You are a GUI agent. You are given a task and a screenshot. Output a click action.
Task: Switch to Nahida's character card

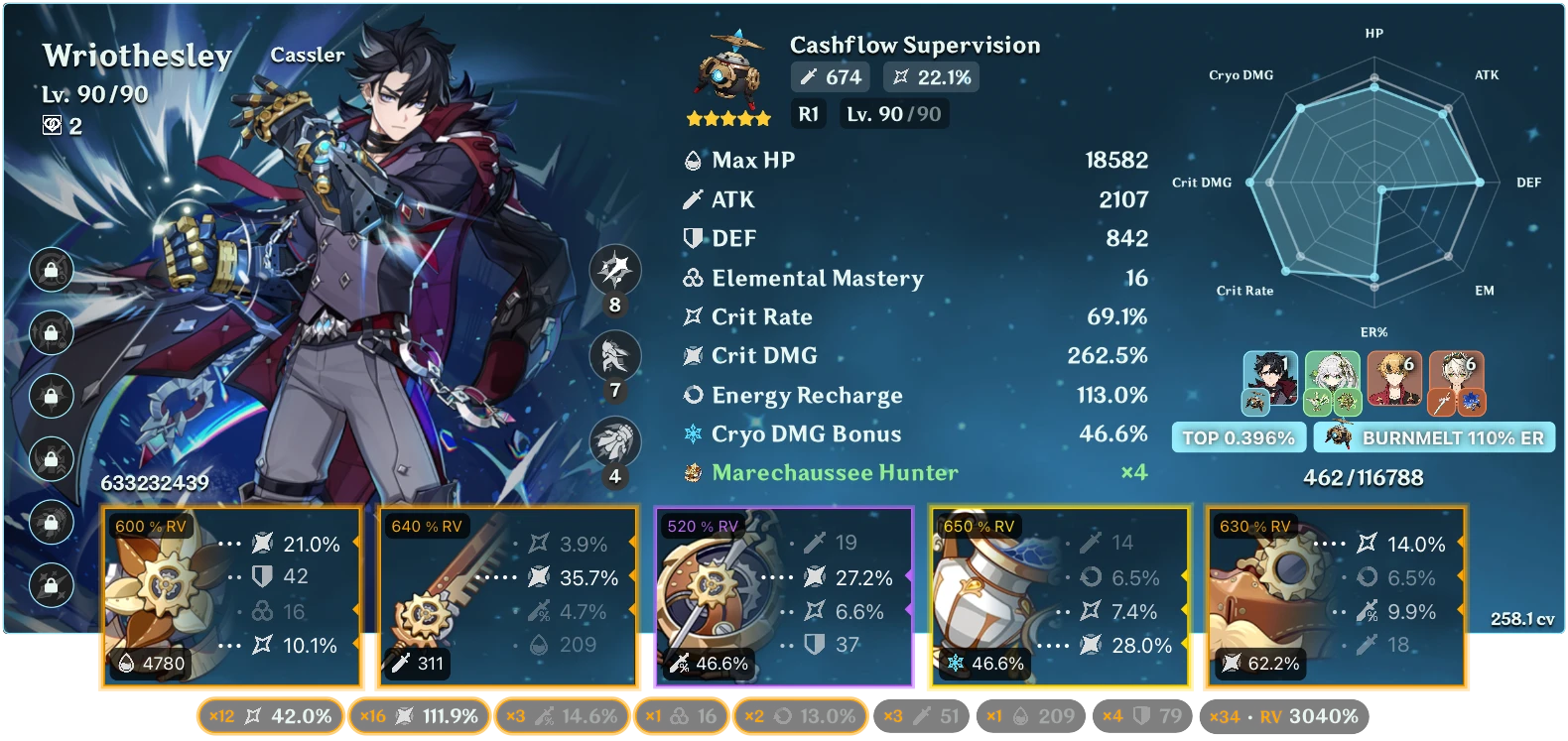(x=1335, y=375)
